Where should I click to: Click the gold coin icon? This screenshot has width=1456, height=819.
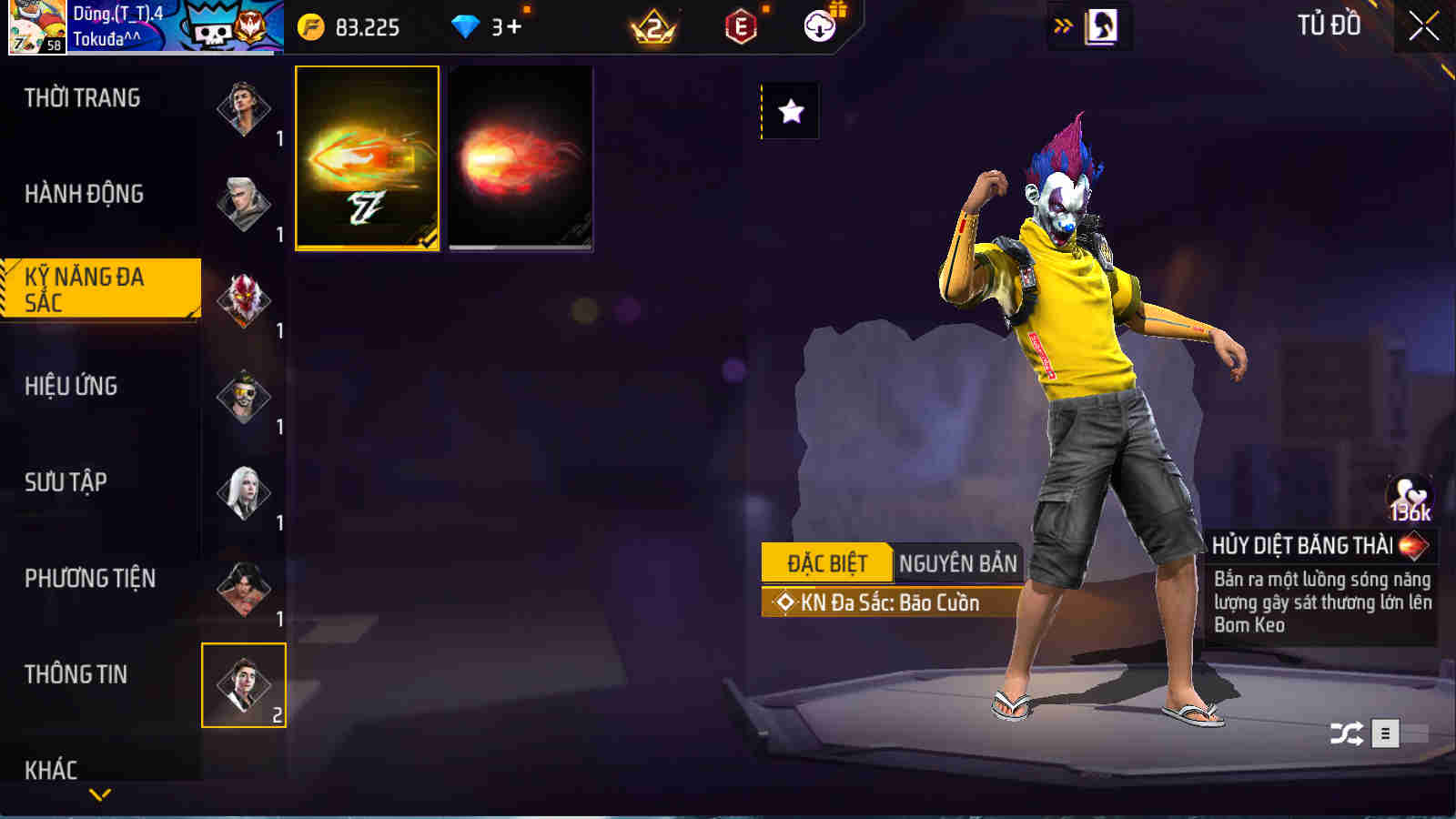[x=310, y=26]
